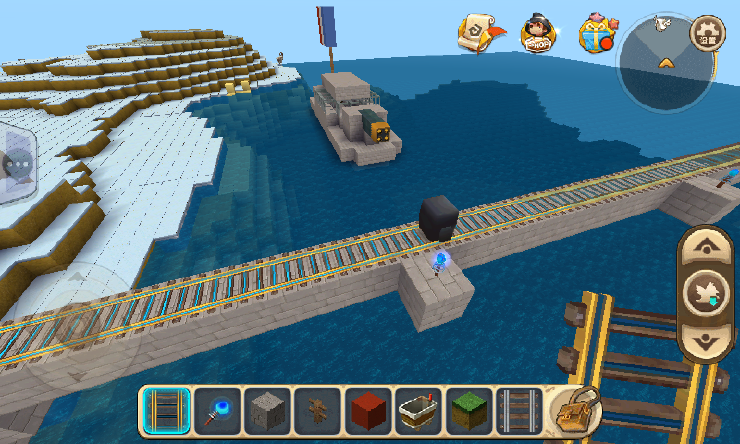
Task: Select the blue-tipped wand hotbar slot
Action: [x=216, y=410]
